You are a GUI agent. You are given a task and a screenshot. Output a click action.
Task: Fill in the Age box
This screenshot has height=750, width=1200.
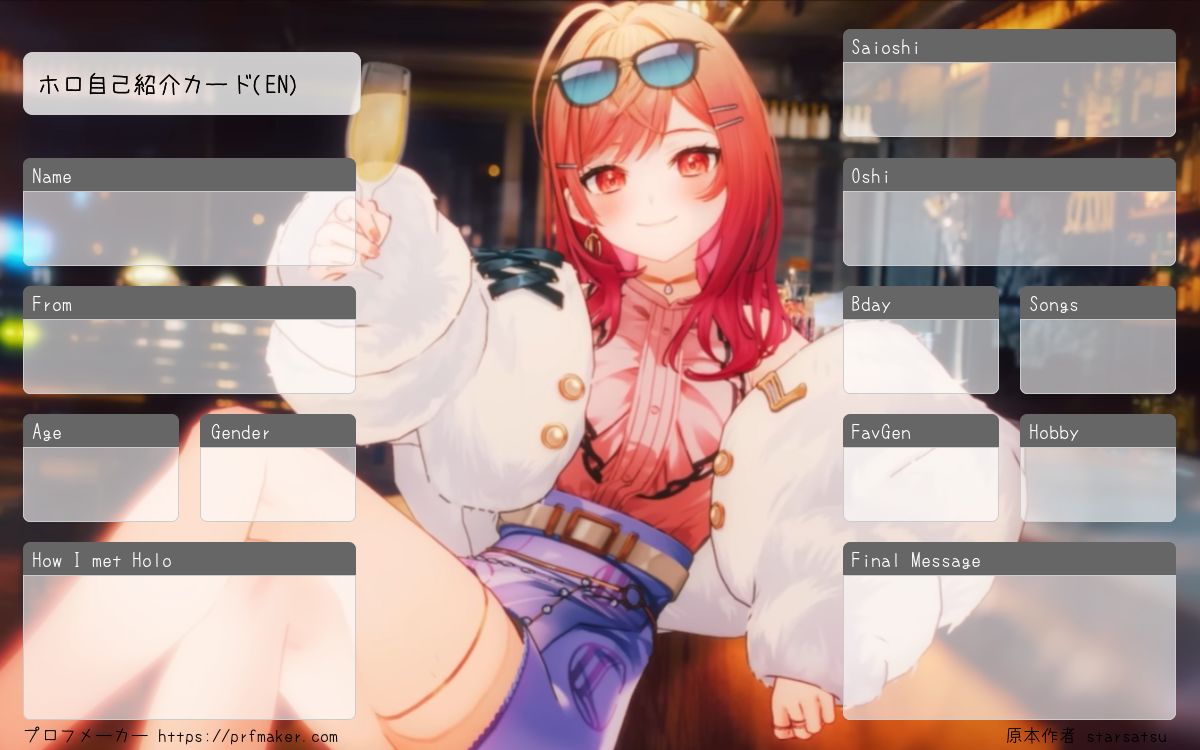point(101,484)
